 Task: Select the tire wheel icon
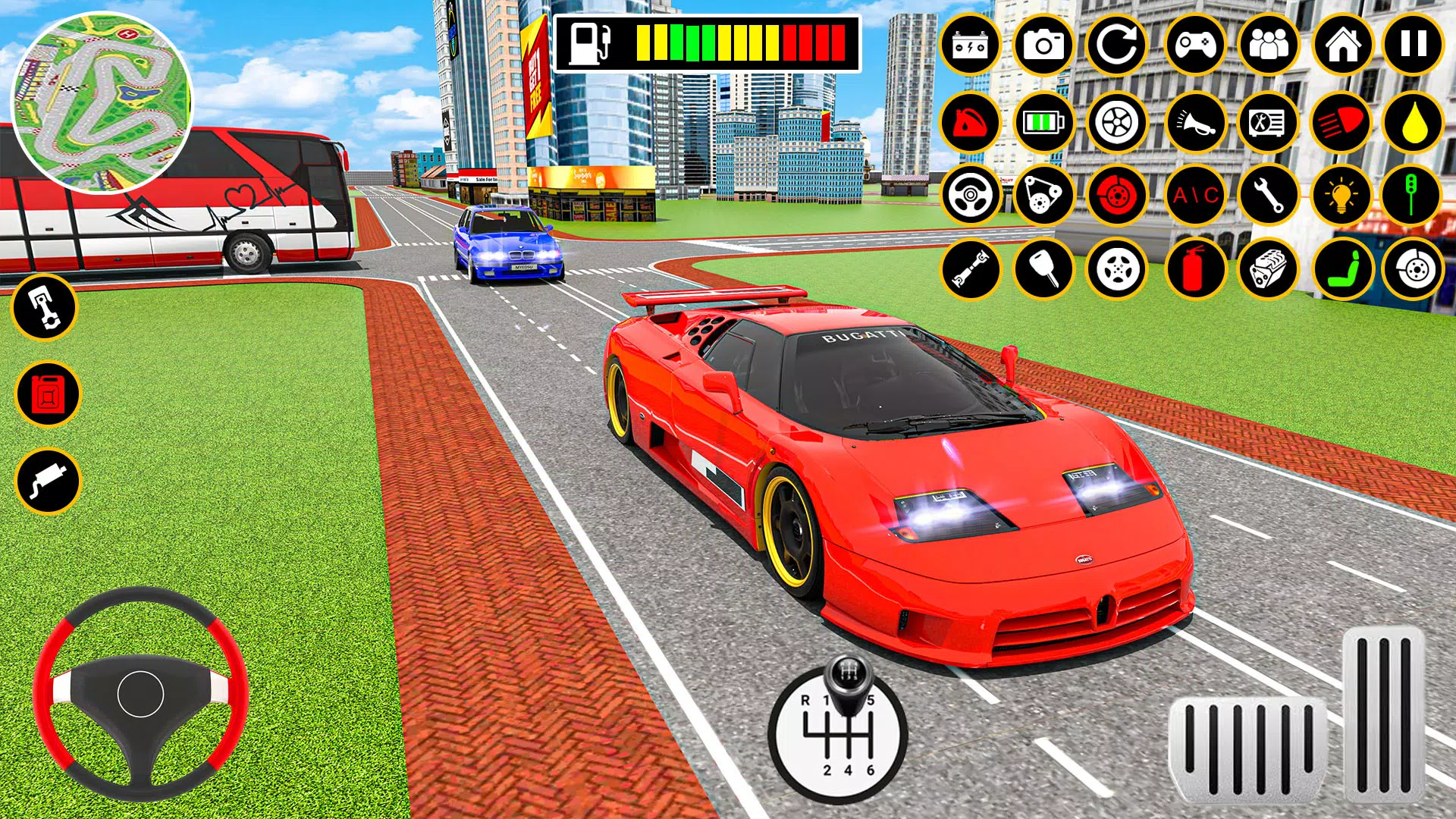click(1119, 121)
